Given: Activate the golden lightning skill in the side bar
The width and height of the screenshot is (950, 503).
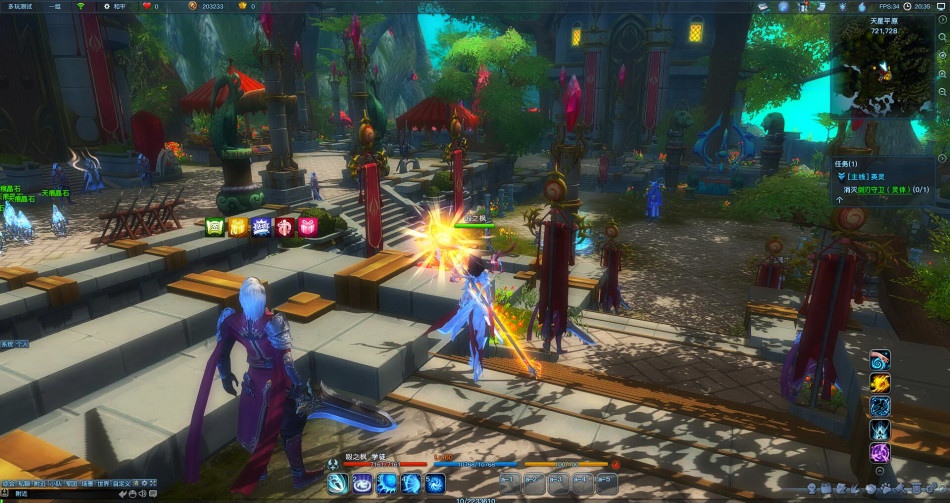Looking at the screenshot, I should 880,383.
